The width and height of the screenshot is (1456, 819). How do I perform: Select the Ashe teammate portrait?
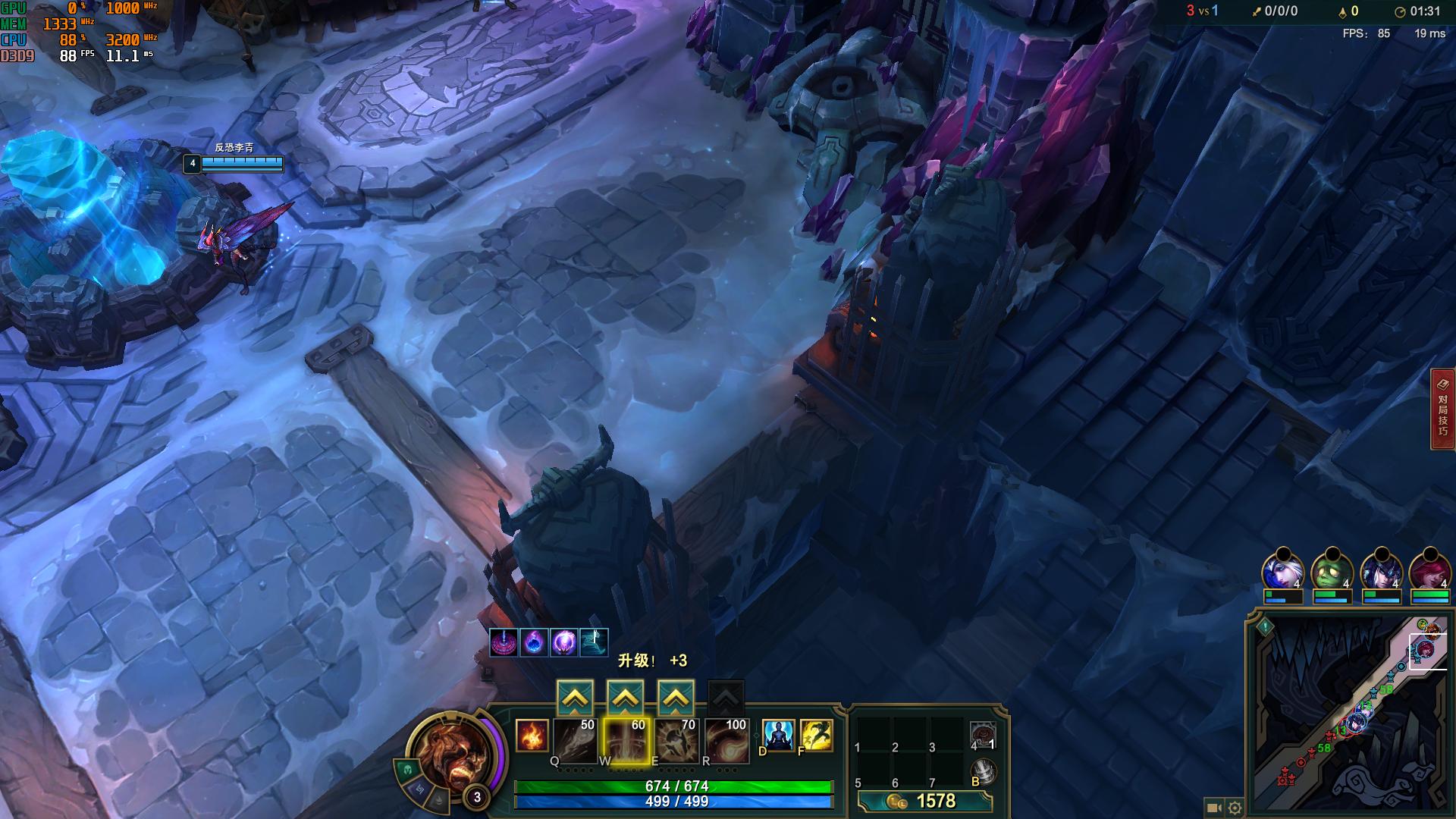pos(1282,571)
